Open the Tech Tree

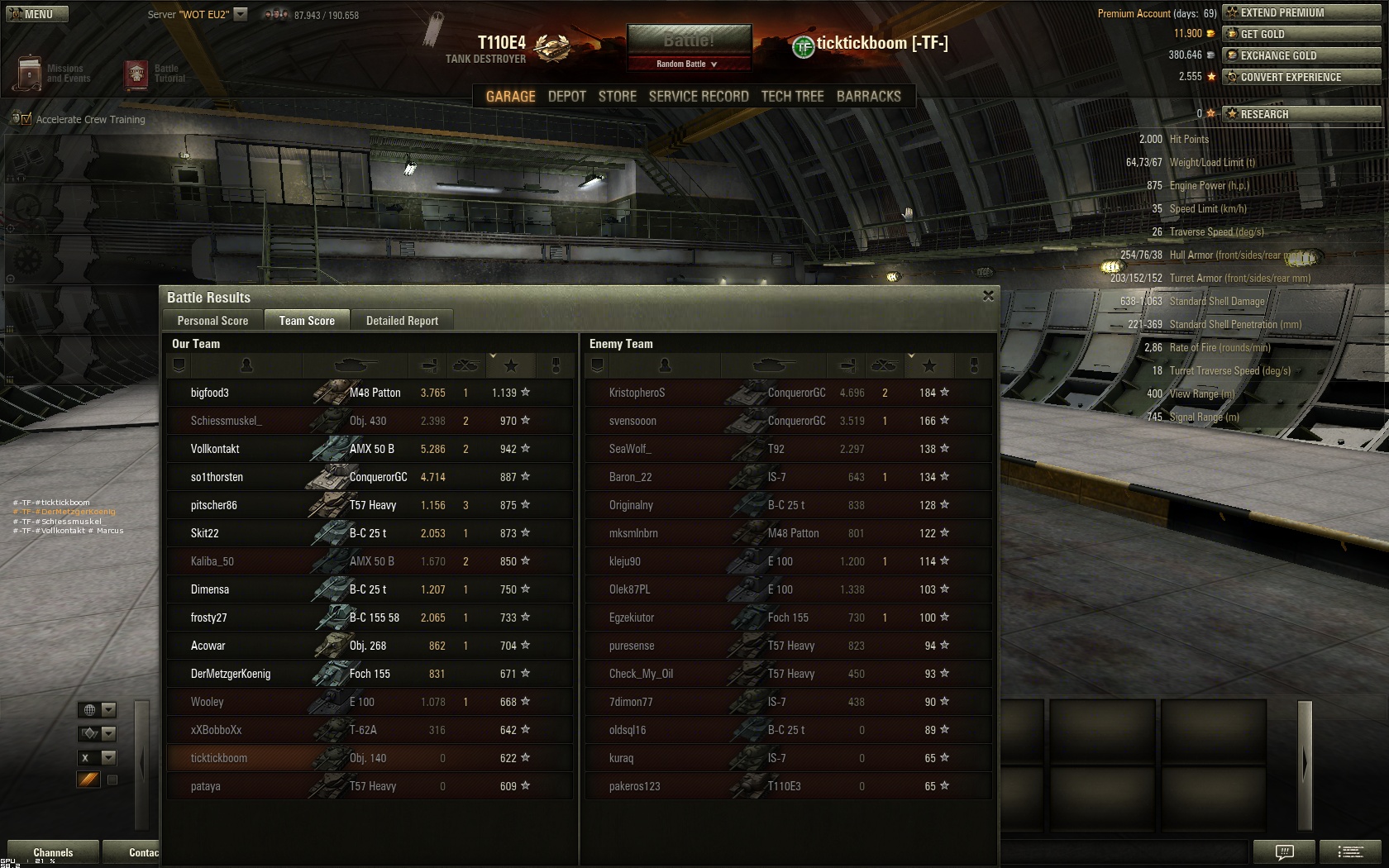pyautogui.click(x=792, y=97)
